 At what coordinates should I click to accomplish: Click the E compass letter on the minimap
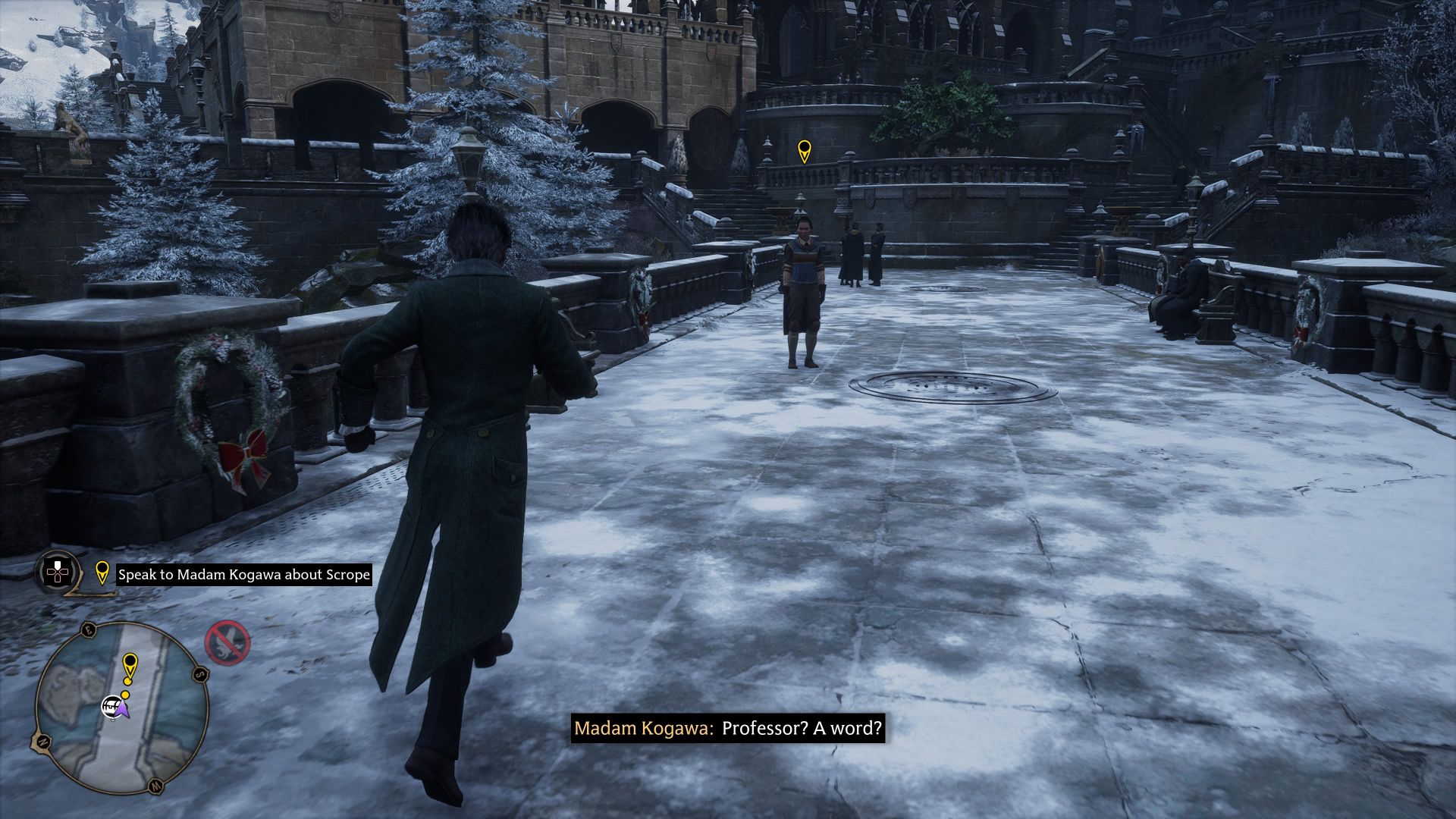click(89, 631)
